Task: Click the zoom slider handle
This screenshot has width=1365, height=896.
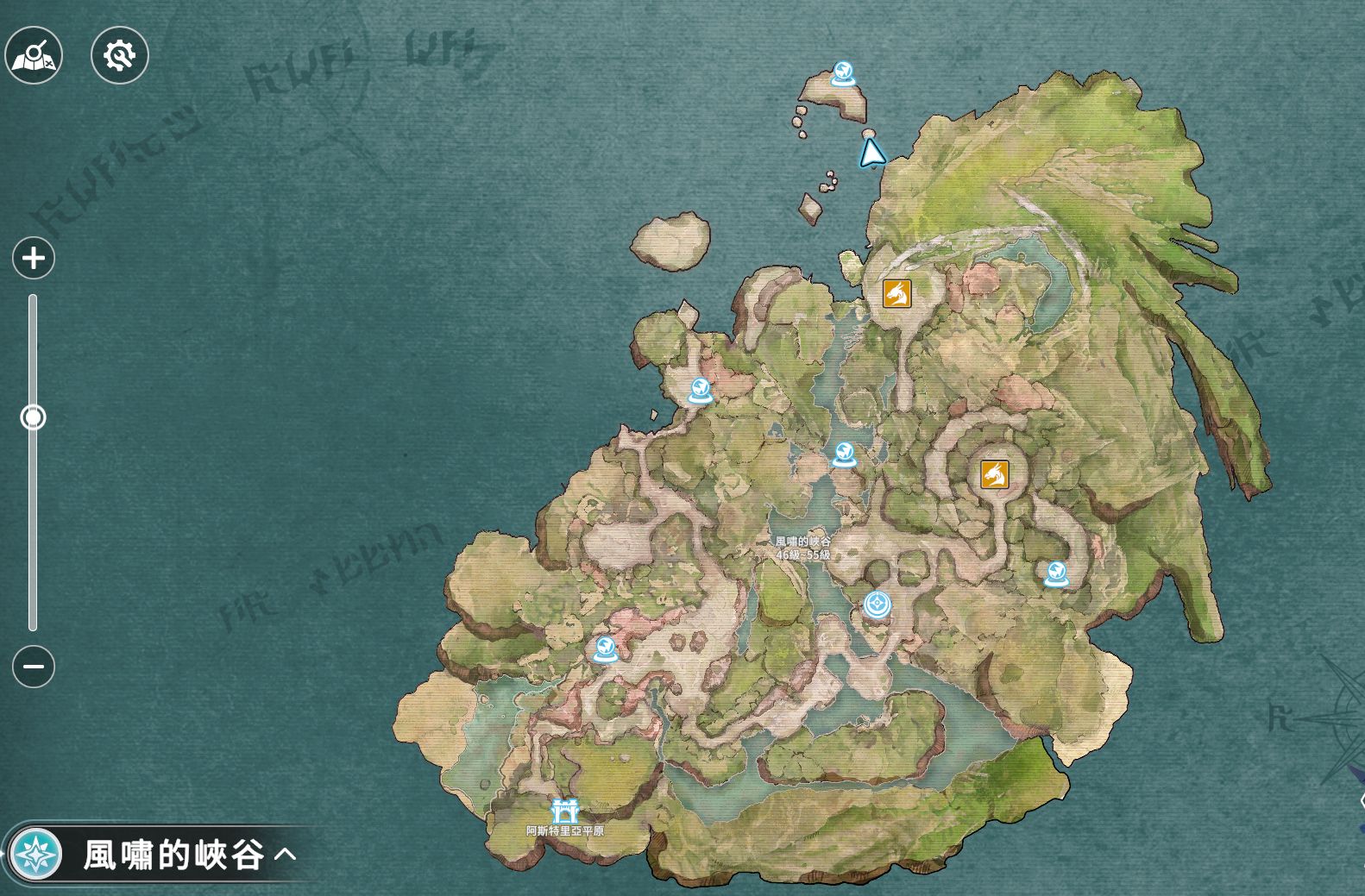Action: (34, 418)
